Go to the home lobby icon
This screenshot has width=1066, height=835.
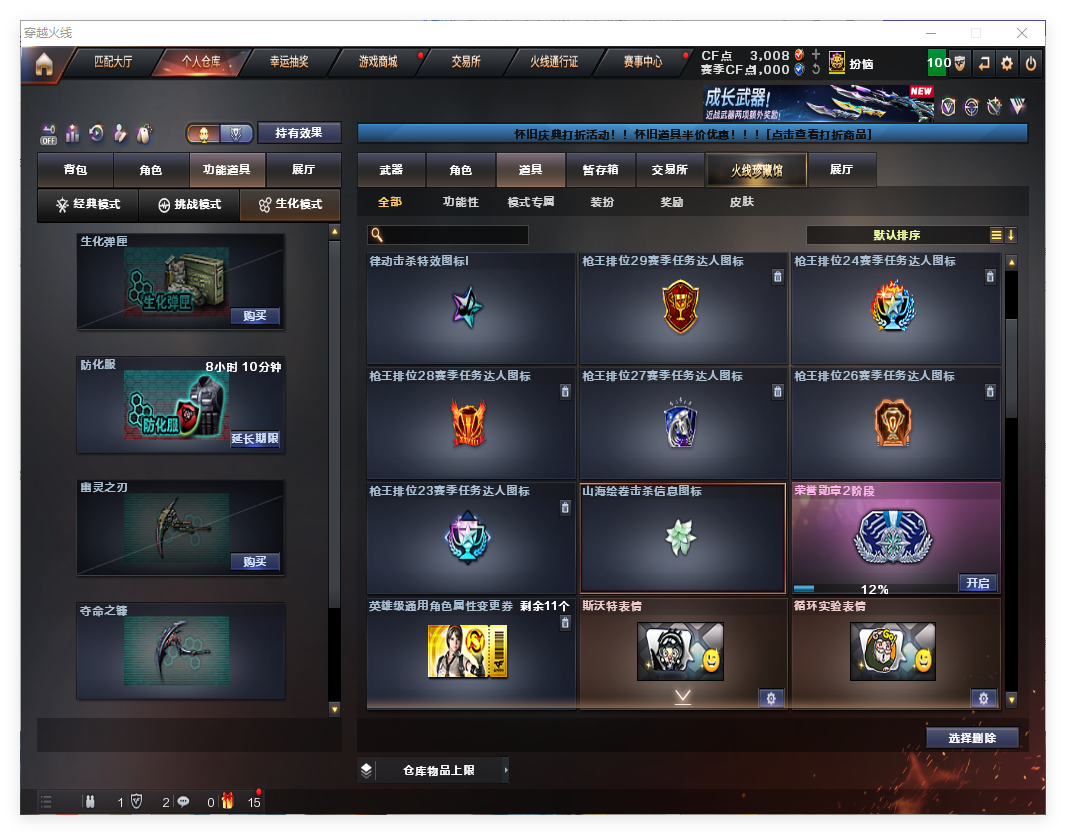(x=43, y=64)
